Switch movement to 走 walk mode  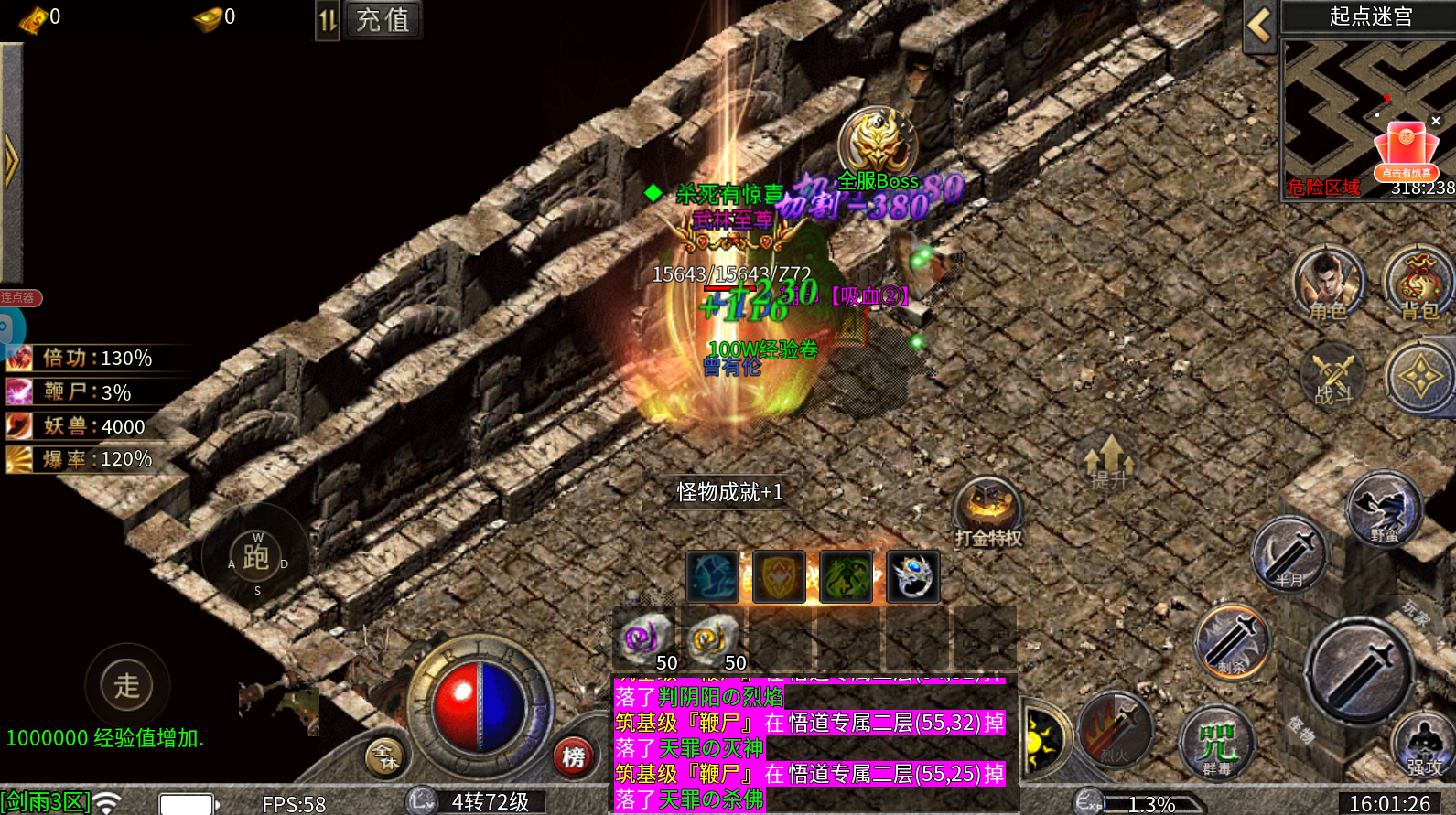point(126,684)
